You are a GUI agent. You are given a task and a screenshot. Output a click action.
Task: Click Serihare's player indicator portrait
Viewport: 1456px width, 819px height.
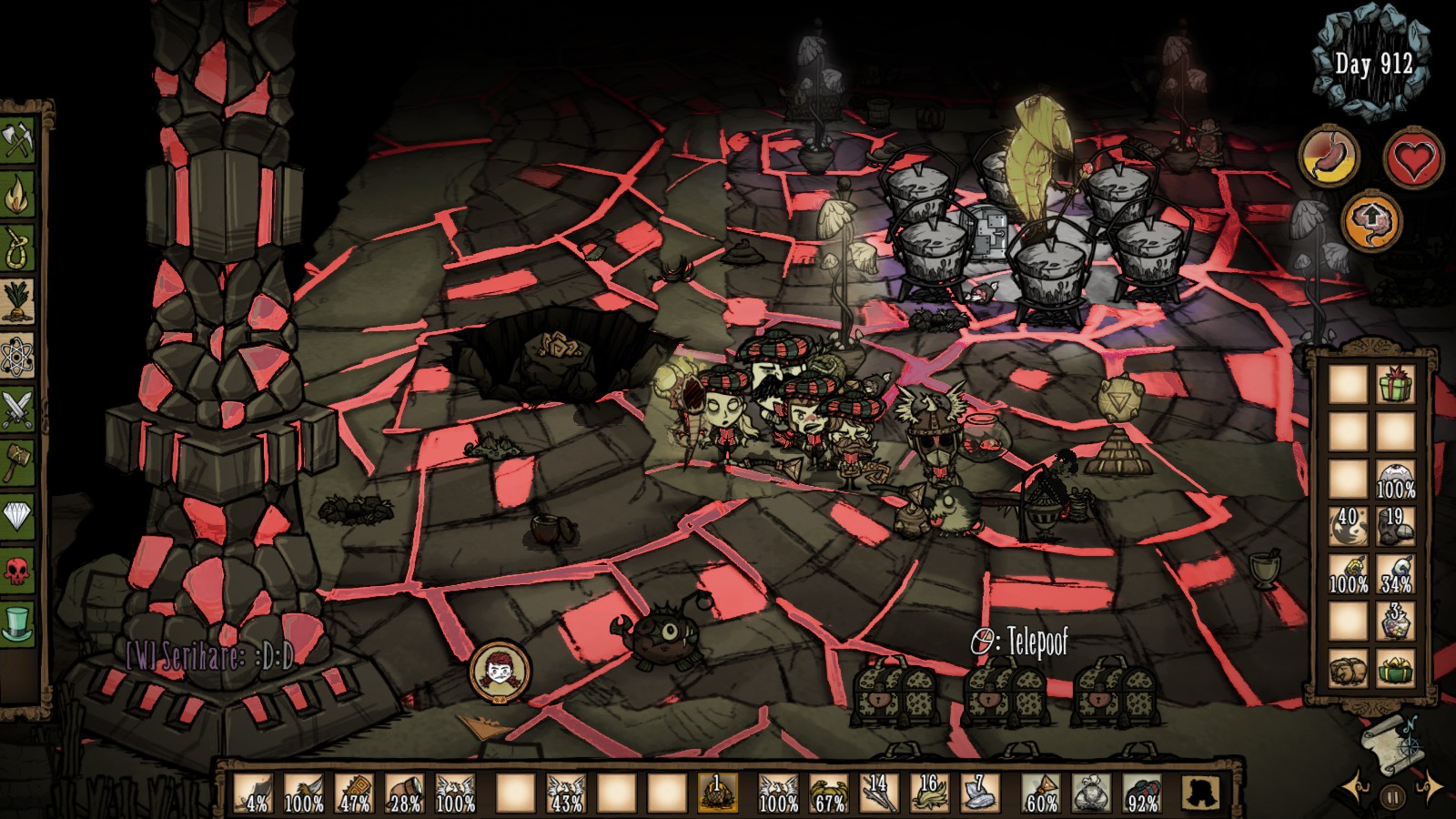point(499,672)
